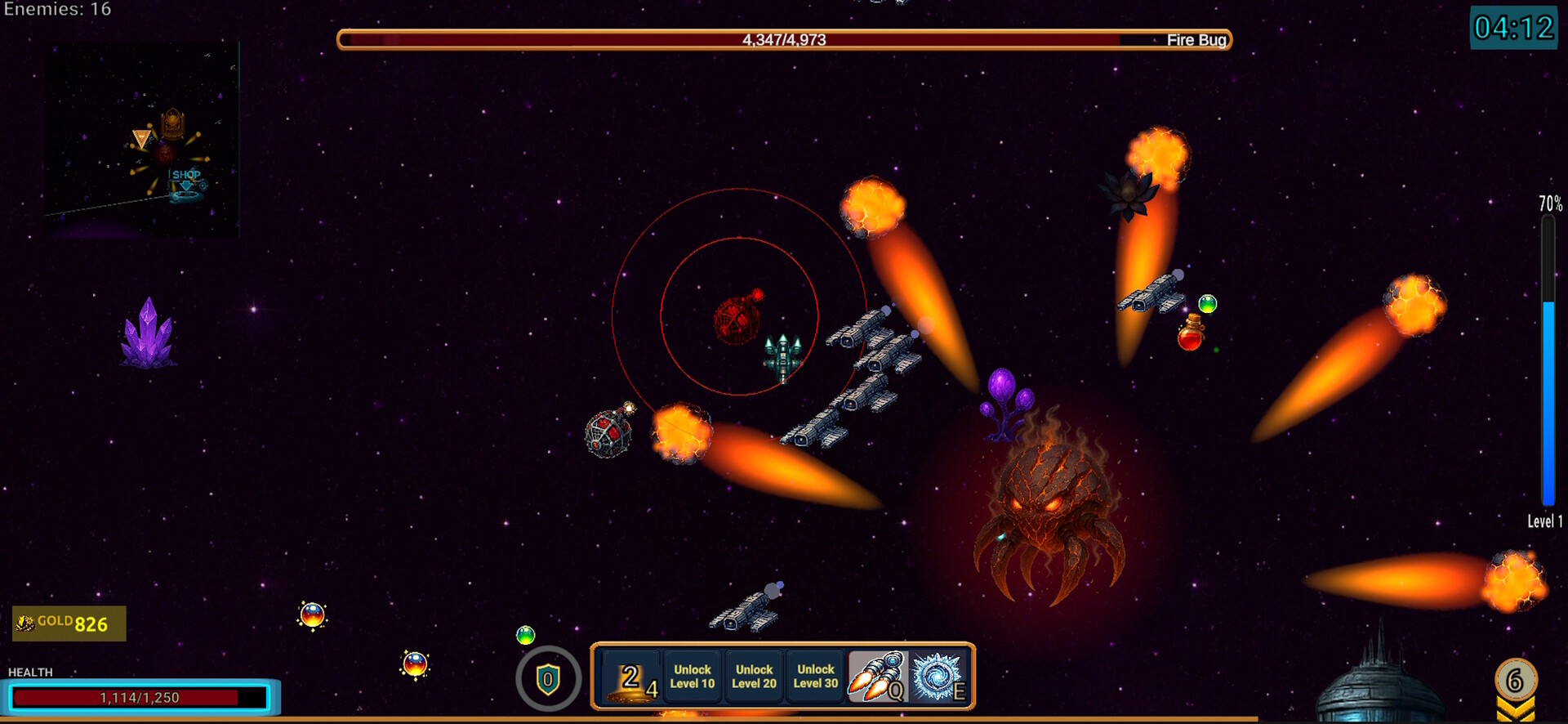Toggle the golden temple icon on the minimap

[x=173, y=123]
